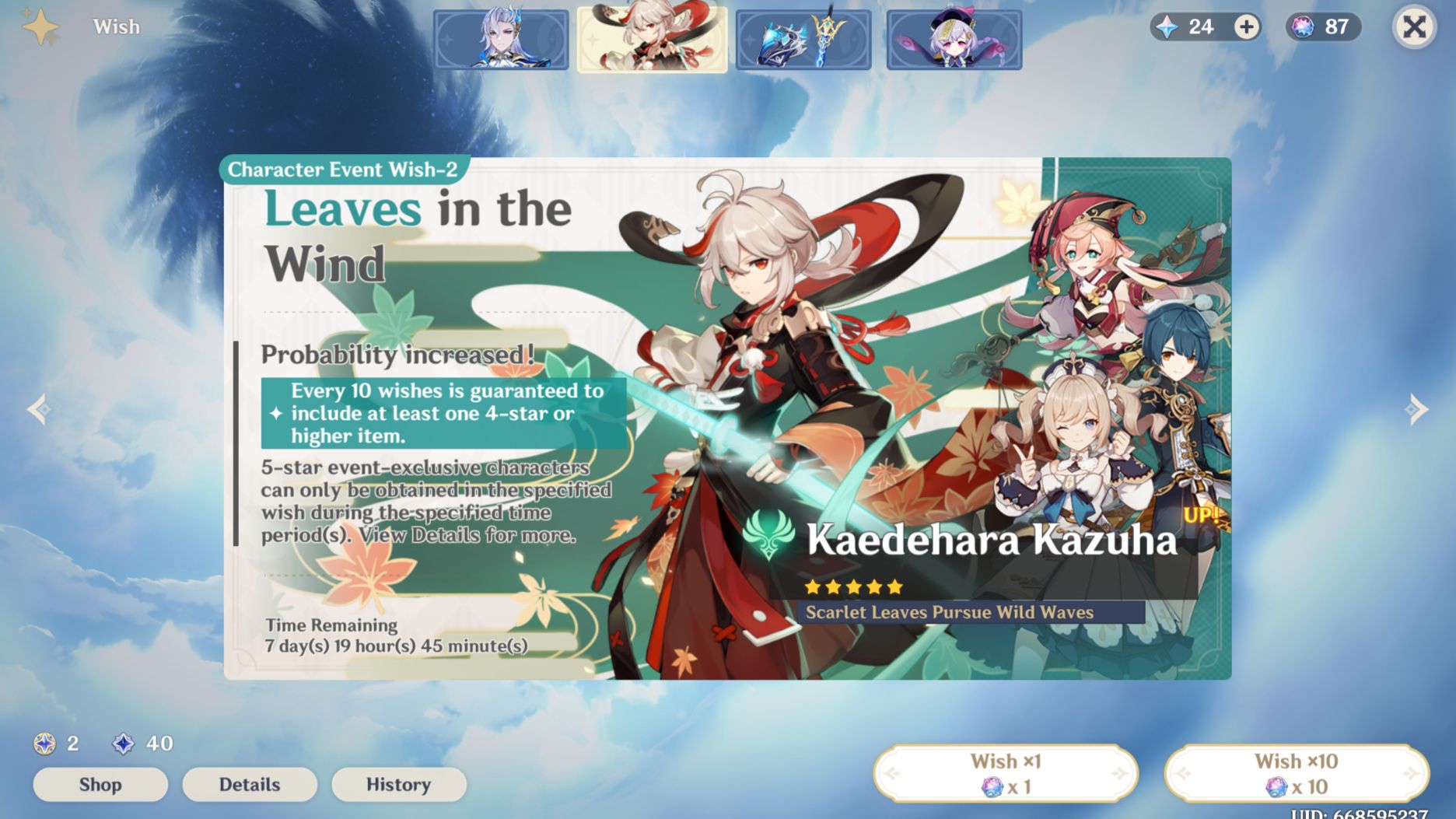
Task: Switch to the Epitome Invocation weapon banner
Action: pyautogui.click(x=803, y=40)
